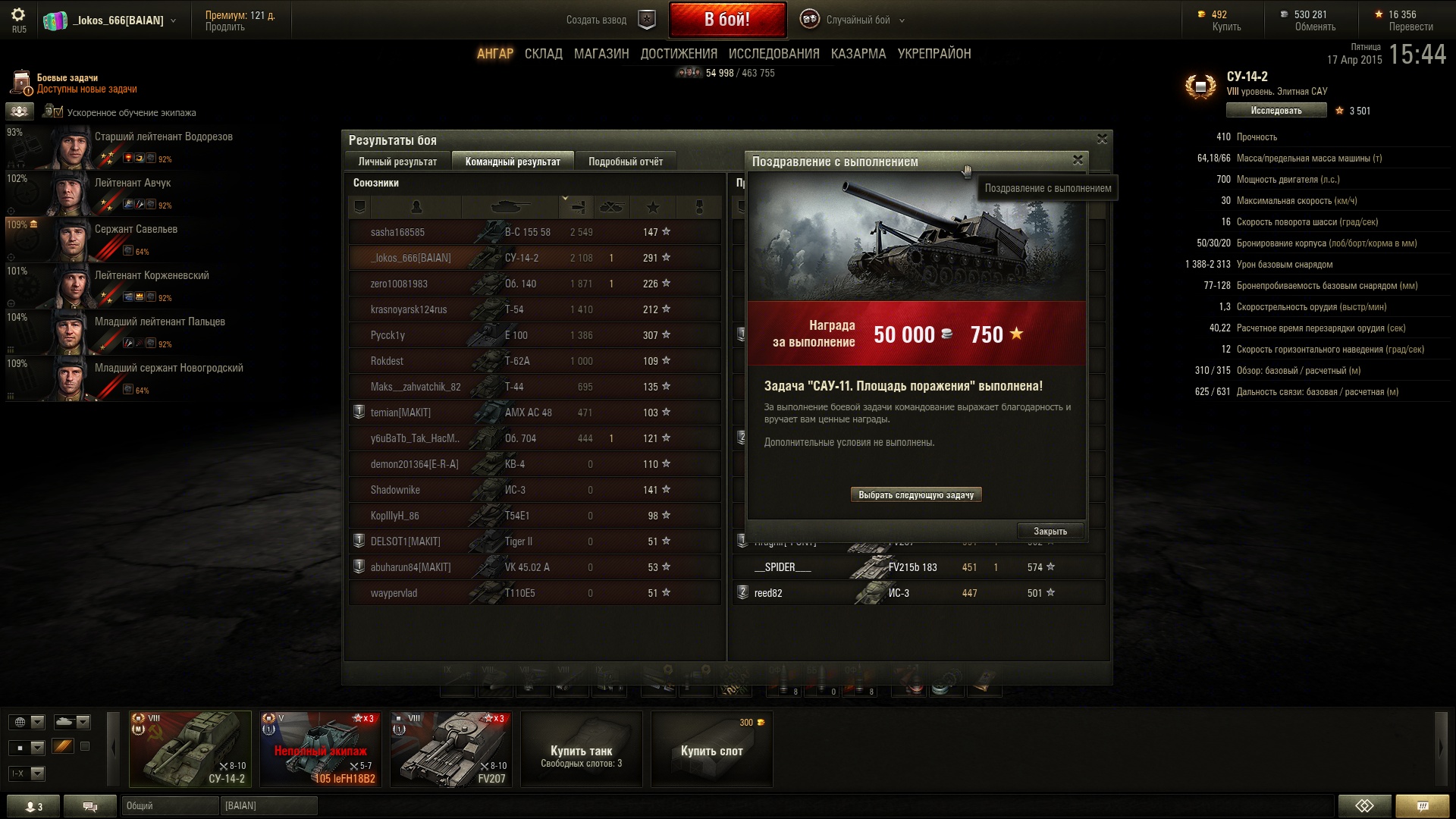Viewport: 1456px width, 819px height.
Task: Purchase a garage slot with Купить слот
Action: 711,749
